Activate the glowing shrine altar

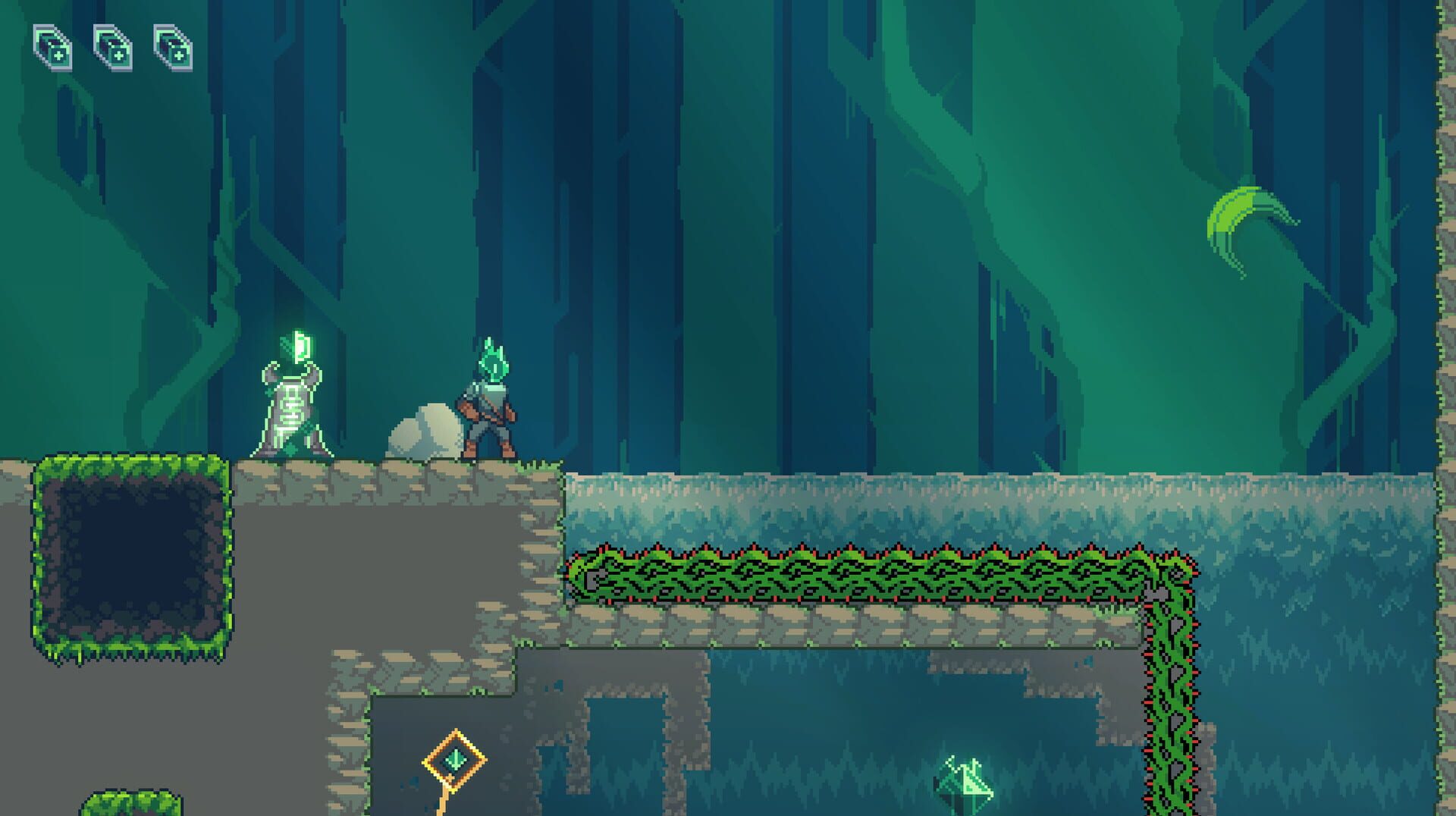(x=292, y=413)
